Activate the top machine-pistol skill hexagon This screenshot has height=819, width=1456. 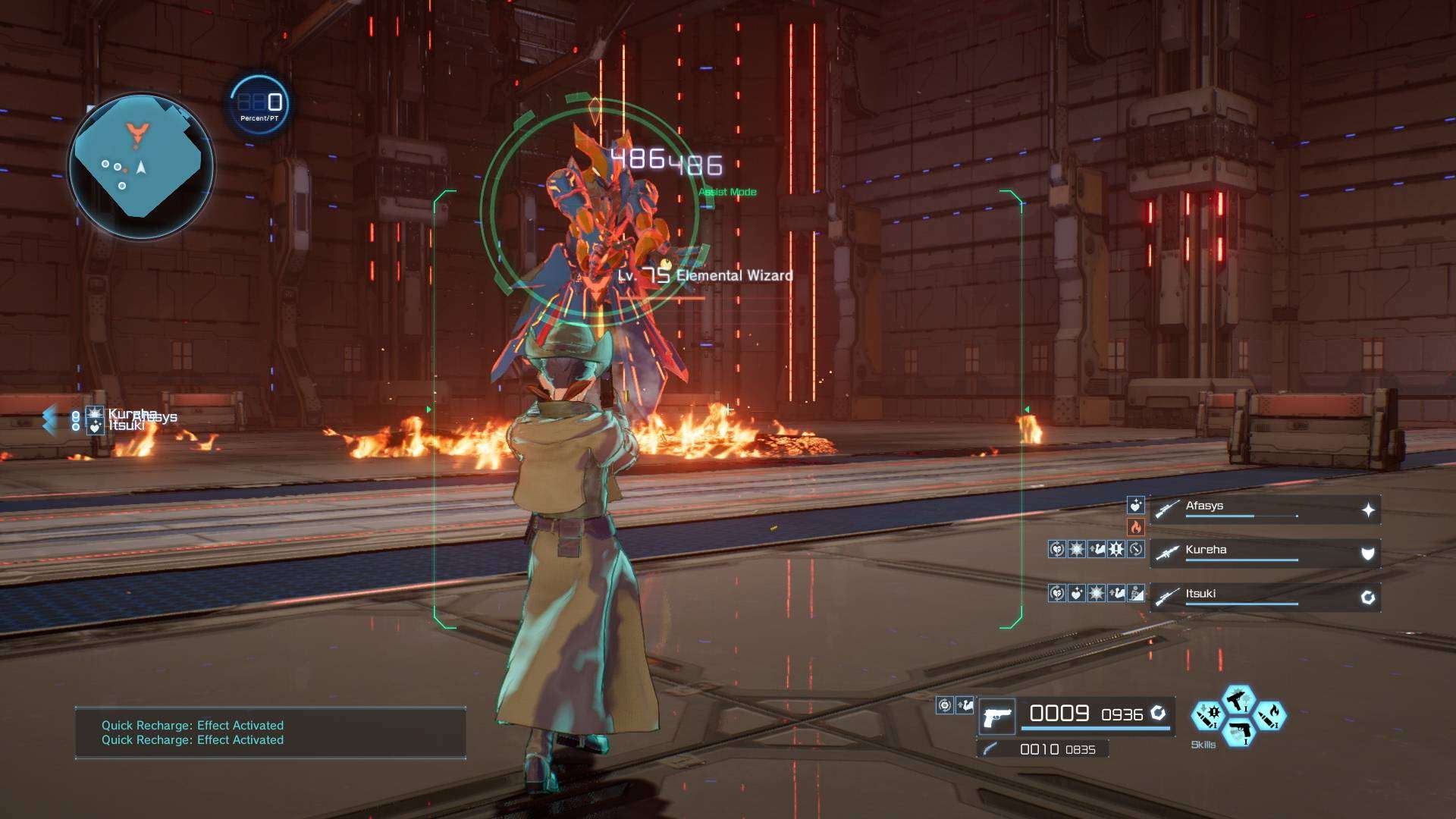click(x=1238, y=698)
